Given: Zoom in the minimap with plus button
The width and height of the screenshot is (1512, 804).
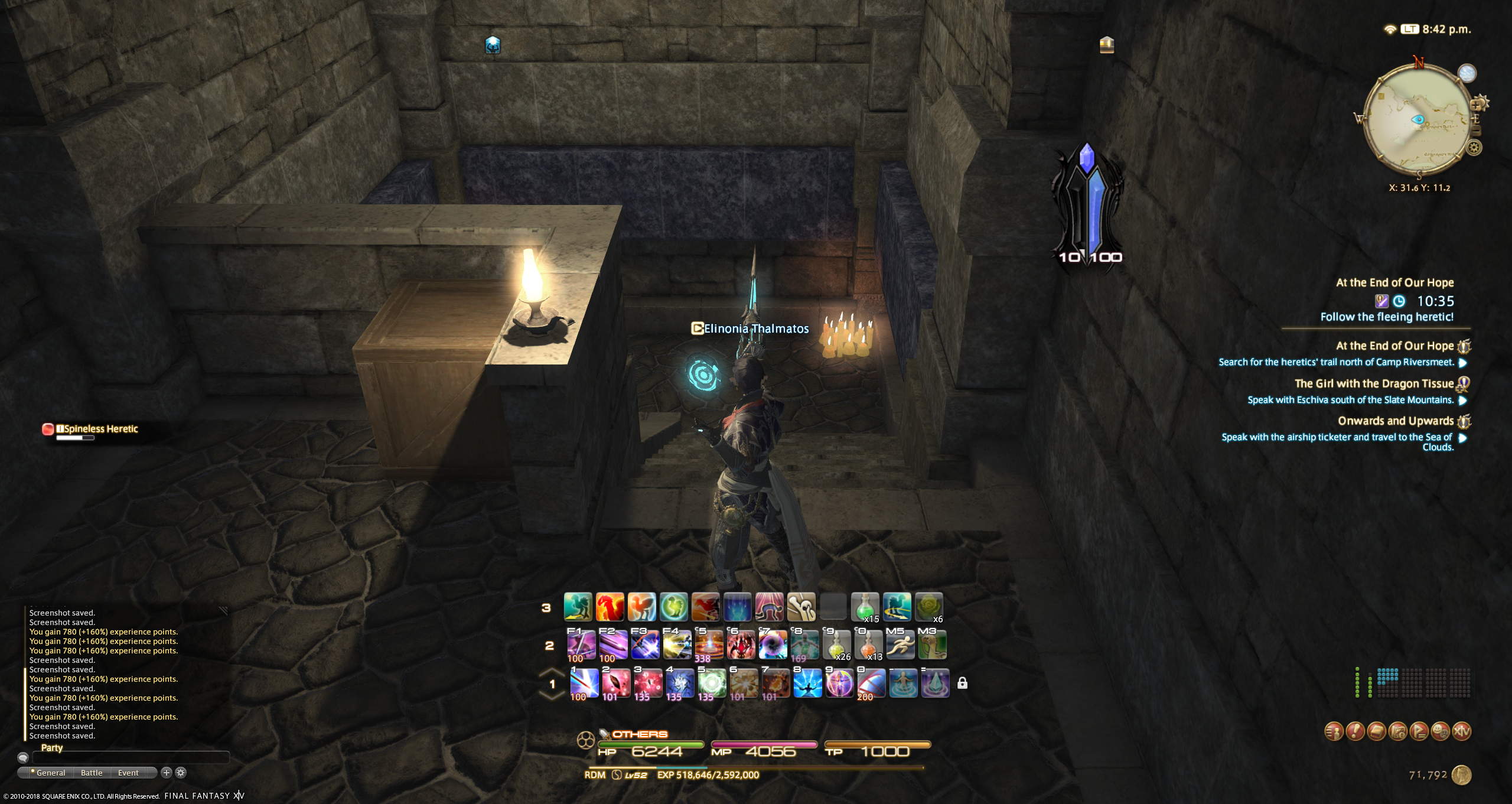Looking at the screenshot, I should coord(1476,105).
